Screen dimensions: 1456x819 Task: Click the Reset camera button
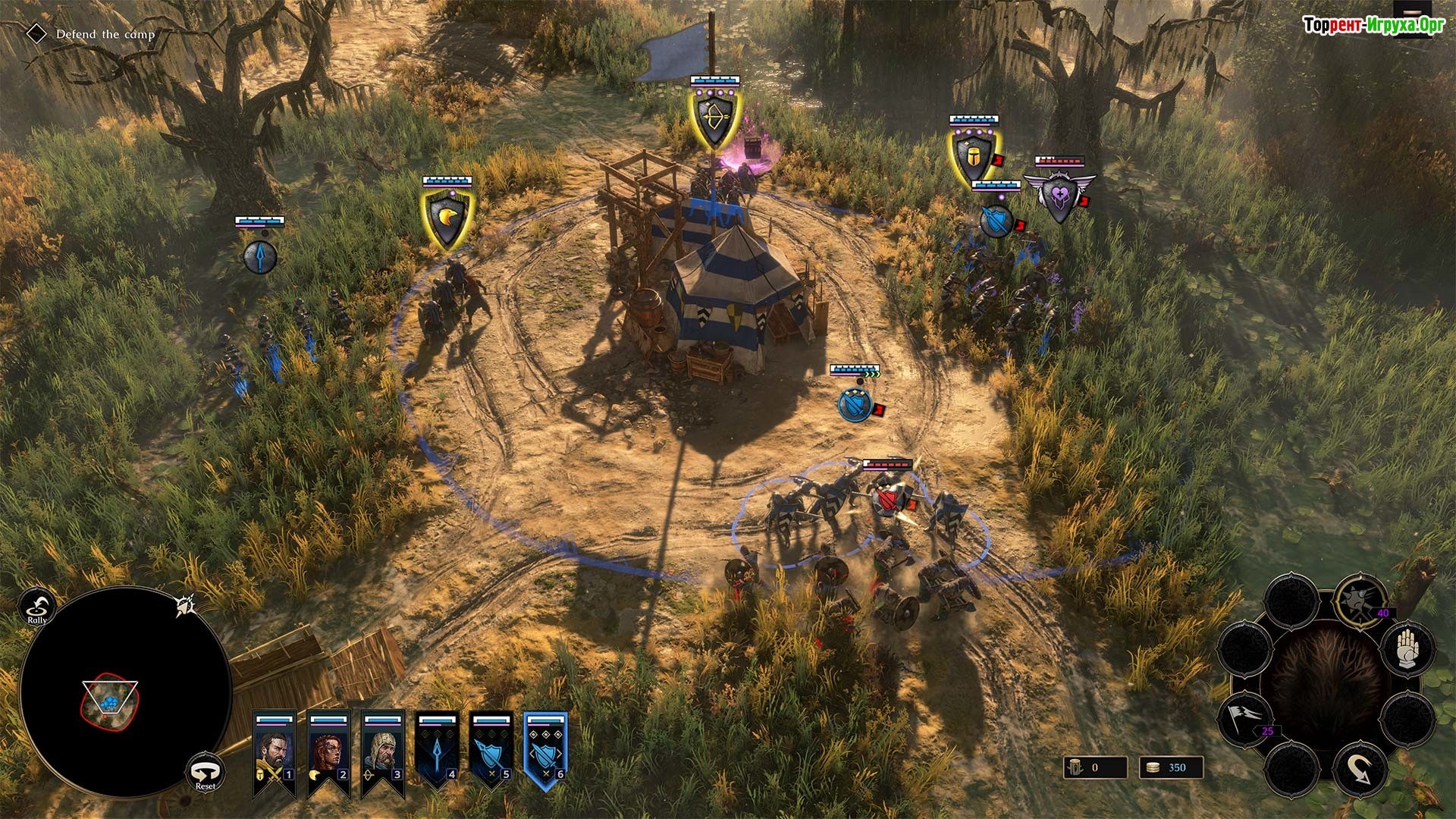tap(206, 773)
